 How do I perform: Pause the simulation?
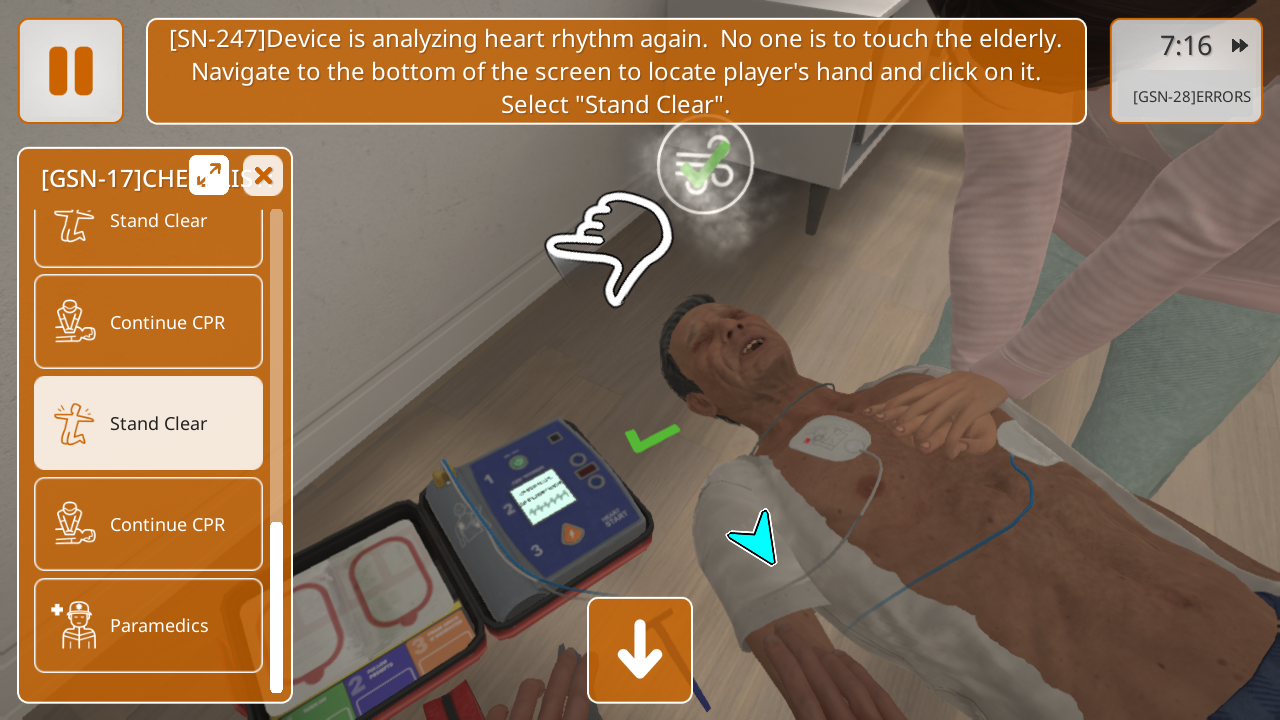[x=71, y=71]
